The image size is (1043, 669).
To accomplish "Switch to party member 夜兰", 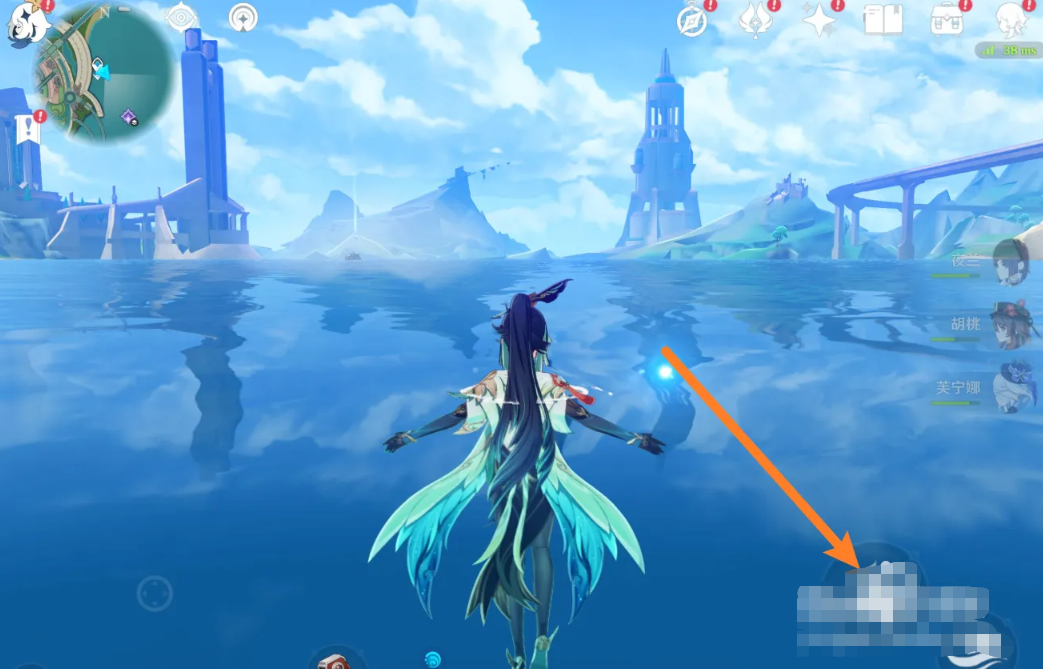I will [x=1011, y=262].
